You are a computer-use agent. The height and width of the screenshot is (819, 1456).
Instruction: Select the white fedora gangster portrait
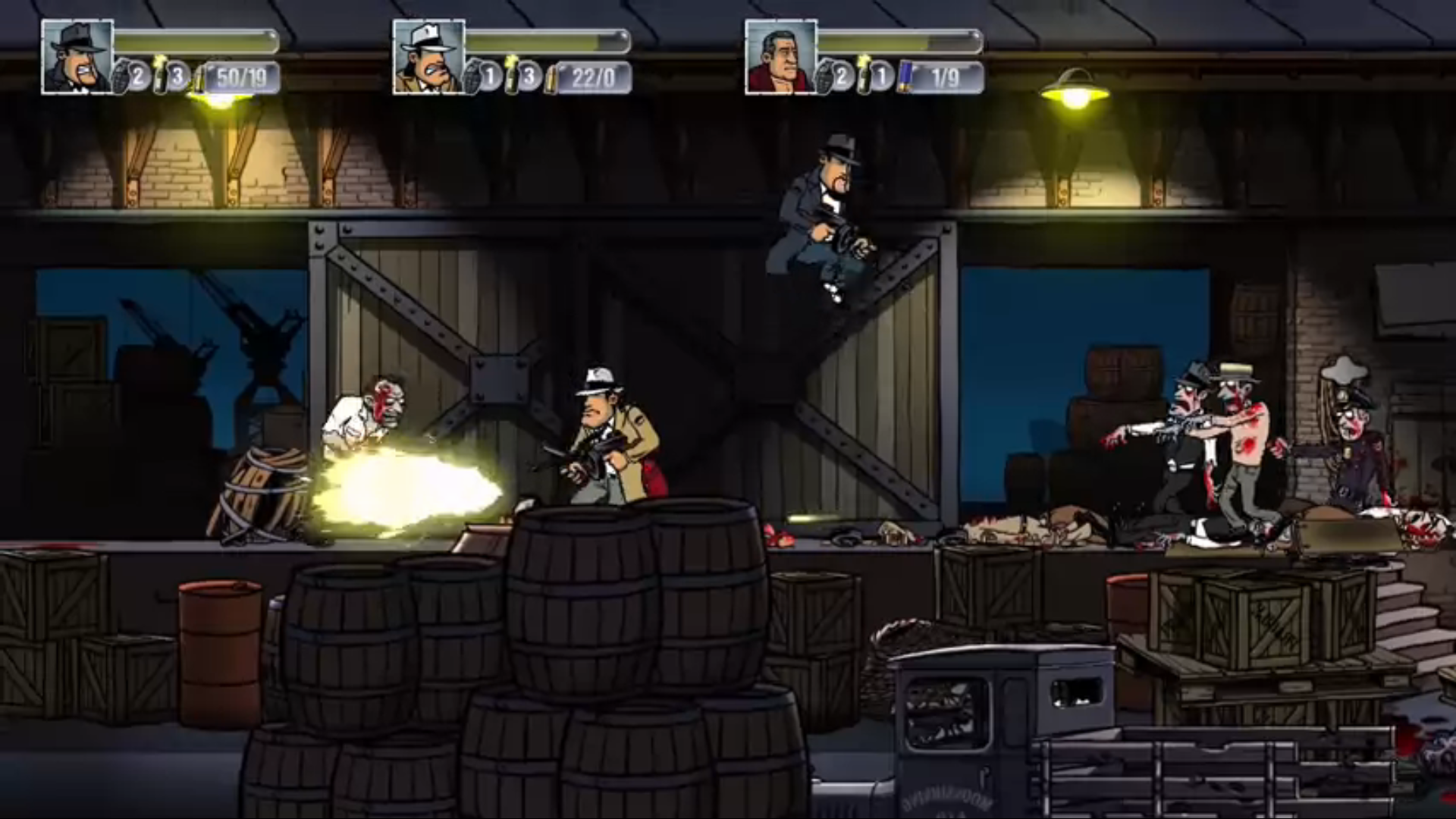click(x=428, y=57)
